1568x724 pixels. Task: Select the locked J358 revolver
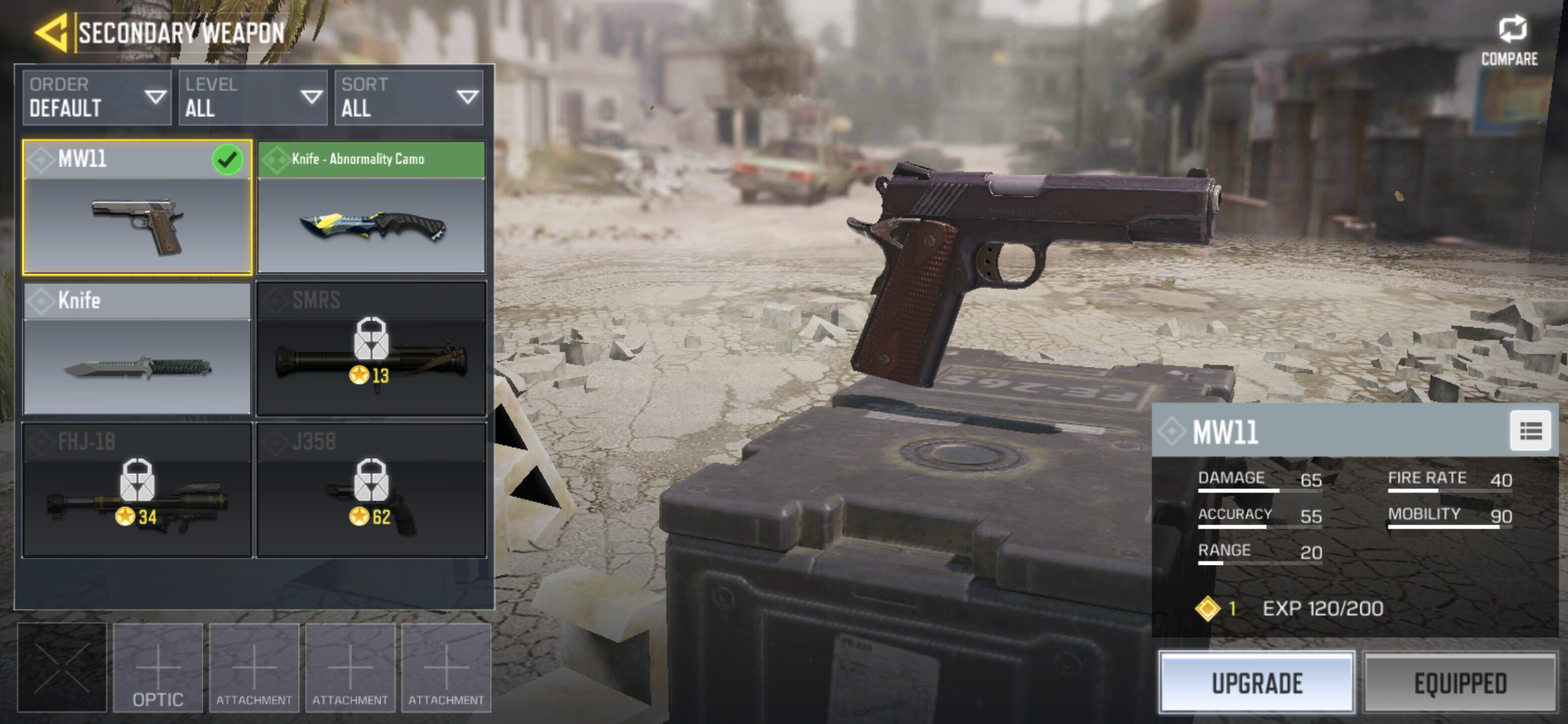click(x=371, y=490)
